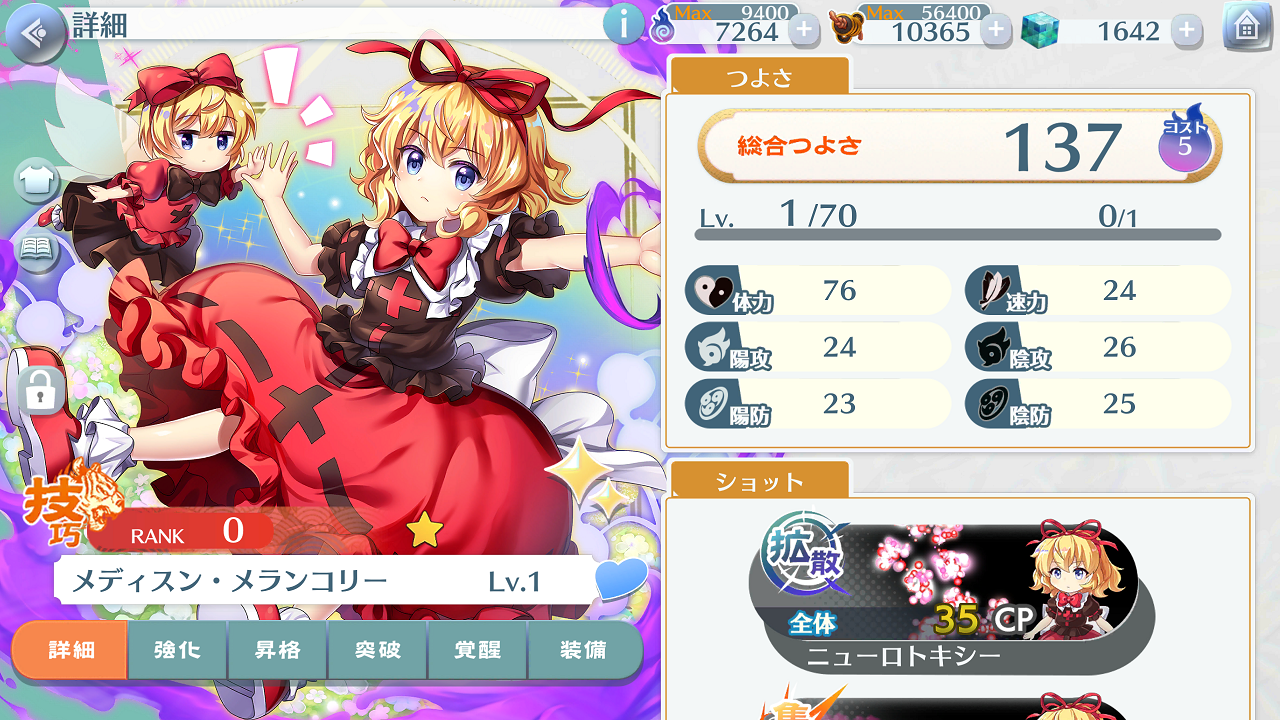Open the ショット section header

click(x=759, y=482)
